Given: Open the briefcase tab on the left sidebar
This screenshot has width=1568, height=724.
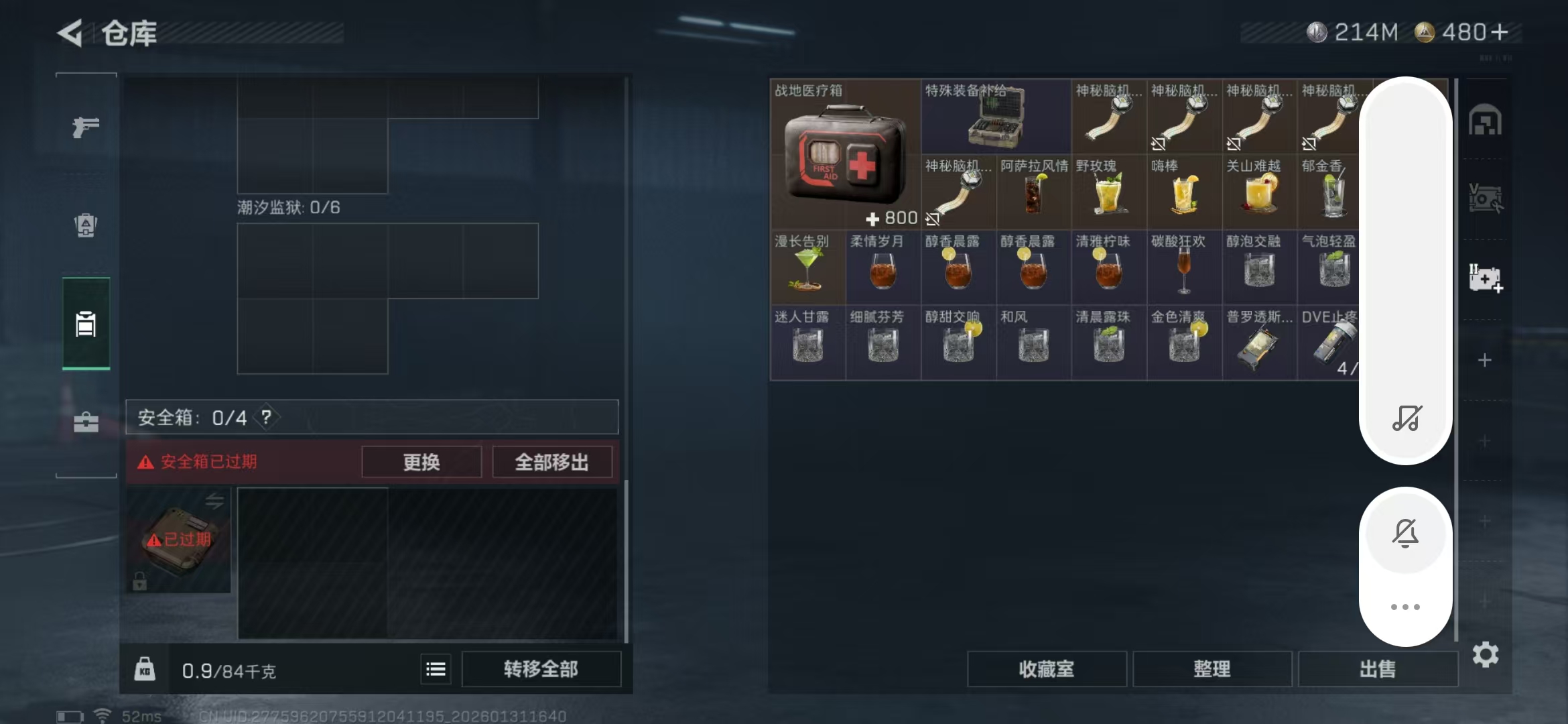Looking at the screenshot, I should [x=86, y=422].
